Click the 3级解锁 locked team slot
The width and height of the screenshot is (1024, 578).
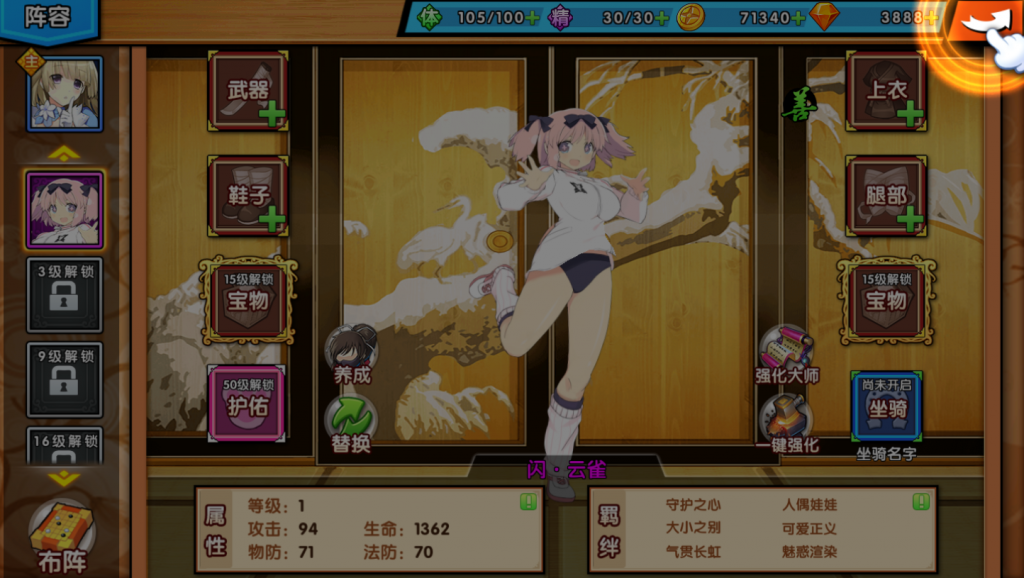[x=65, y=295]
